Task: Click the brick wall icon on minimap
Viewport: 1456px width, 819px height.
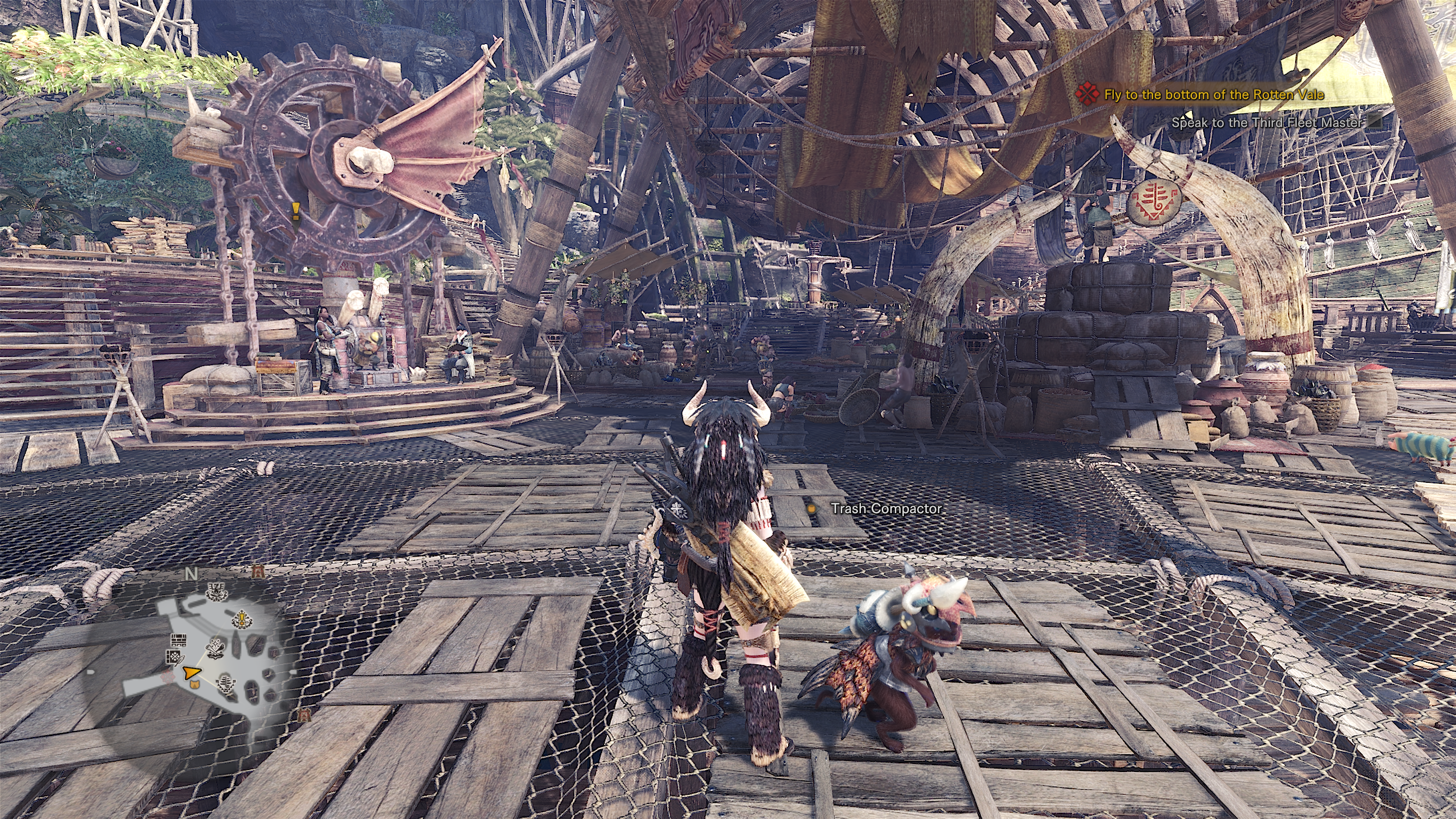Action: [178, 641]
